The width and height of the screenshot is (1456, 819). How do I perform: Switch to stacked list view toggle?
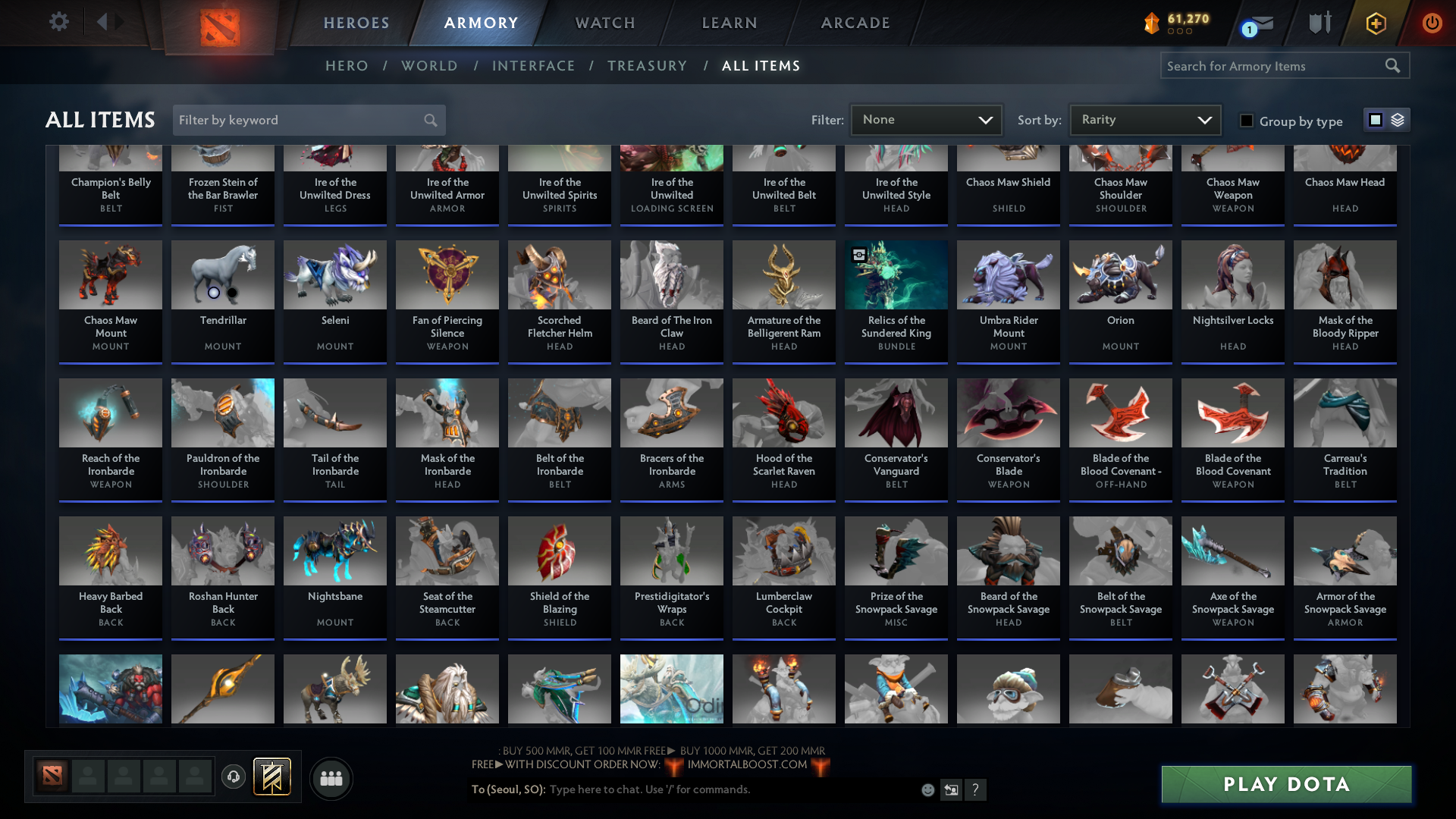pyautogui.click(x=1397, y=120)
